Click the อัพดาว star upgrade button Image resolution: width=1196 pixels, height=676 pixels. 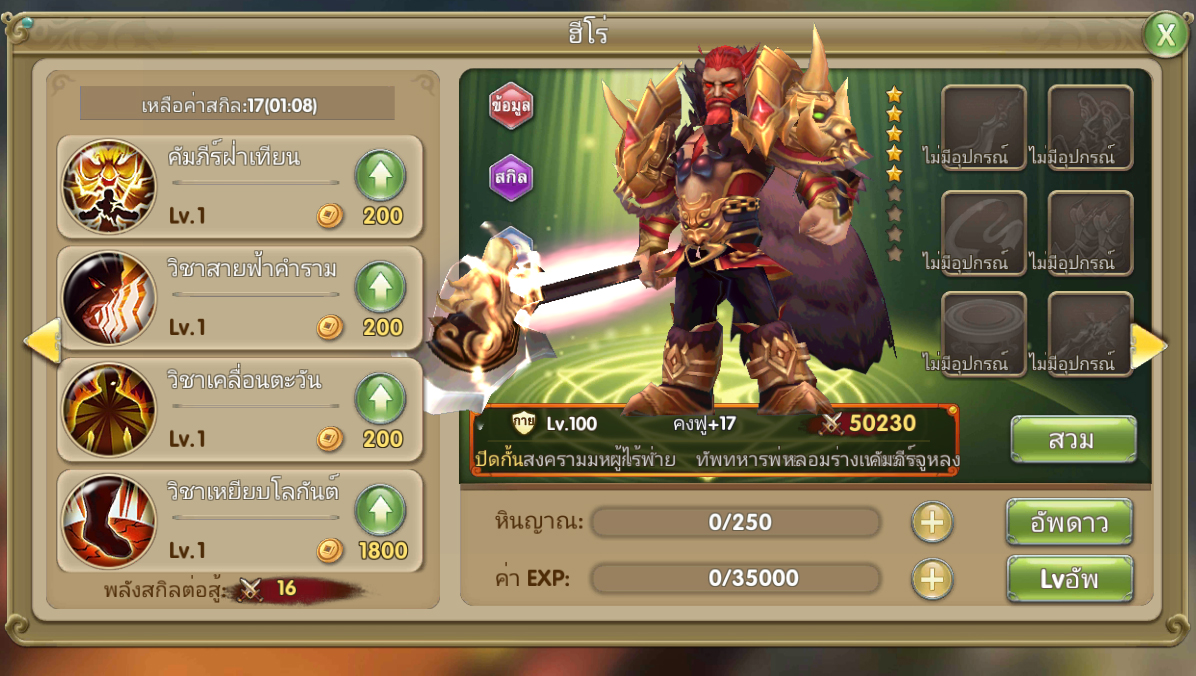[x=1069, y=522]
